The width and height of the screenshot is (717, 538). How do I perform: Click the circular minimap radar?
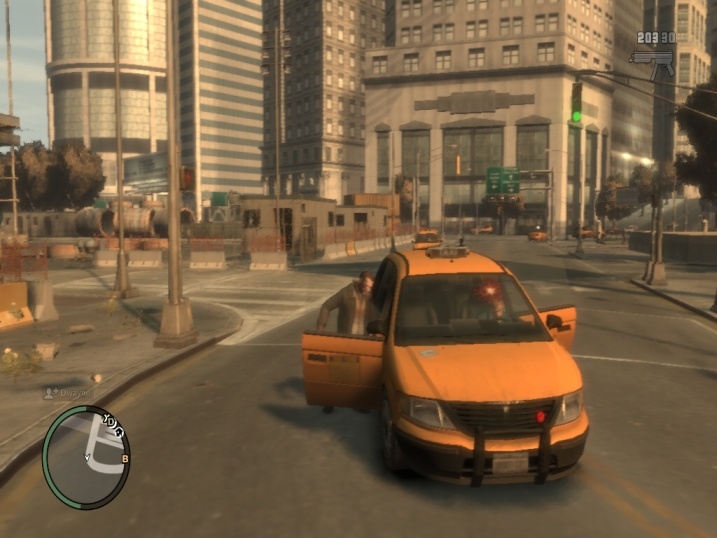tap(86, 457)
